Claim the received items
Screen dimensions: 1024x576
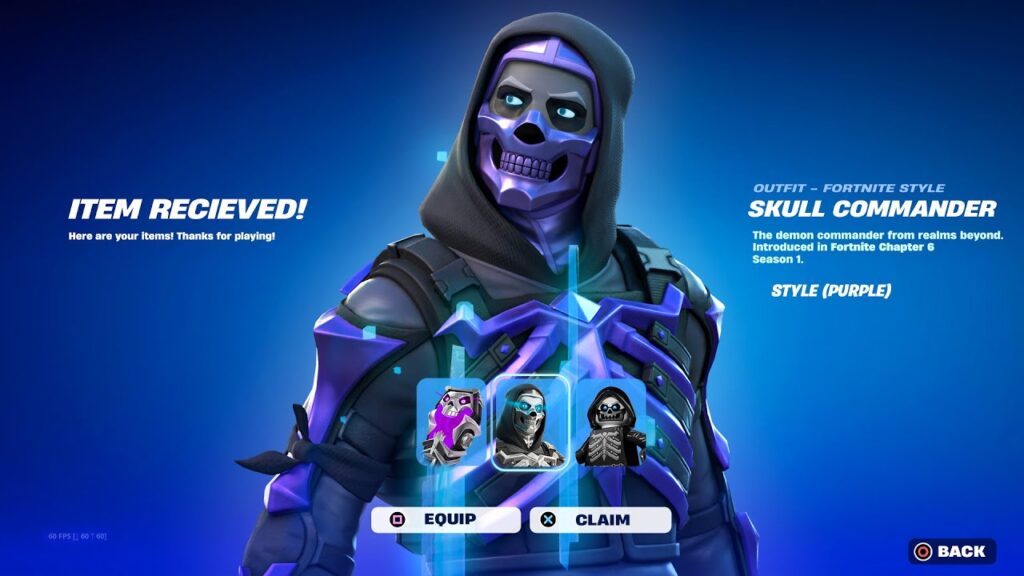pos(600,520)
